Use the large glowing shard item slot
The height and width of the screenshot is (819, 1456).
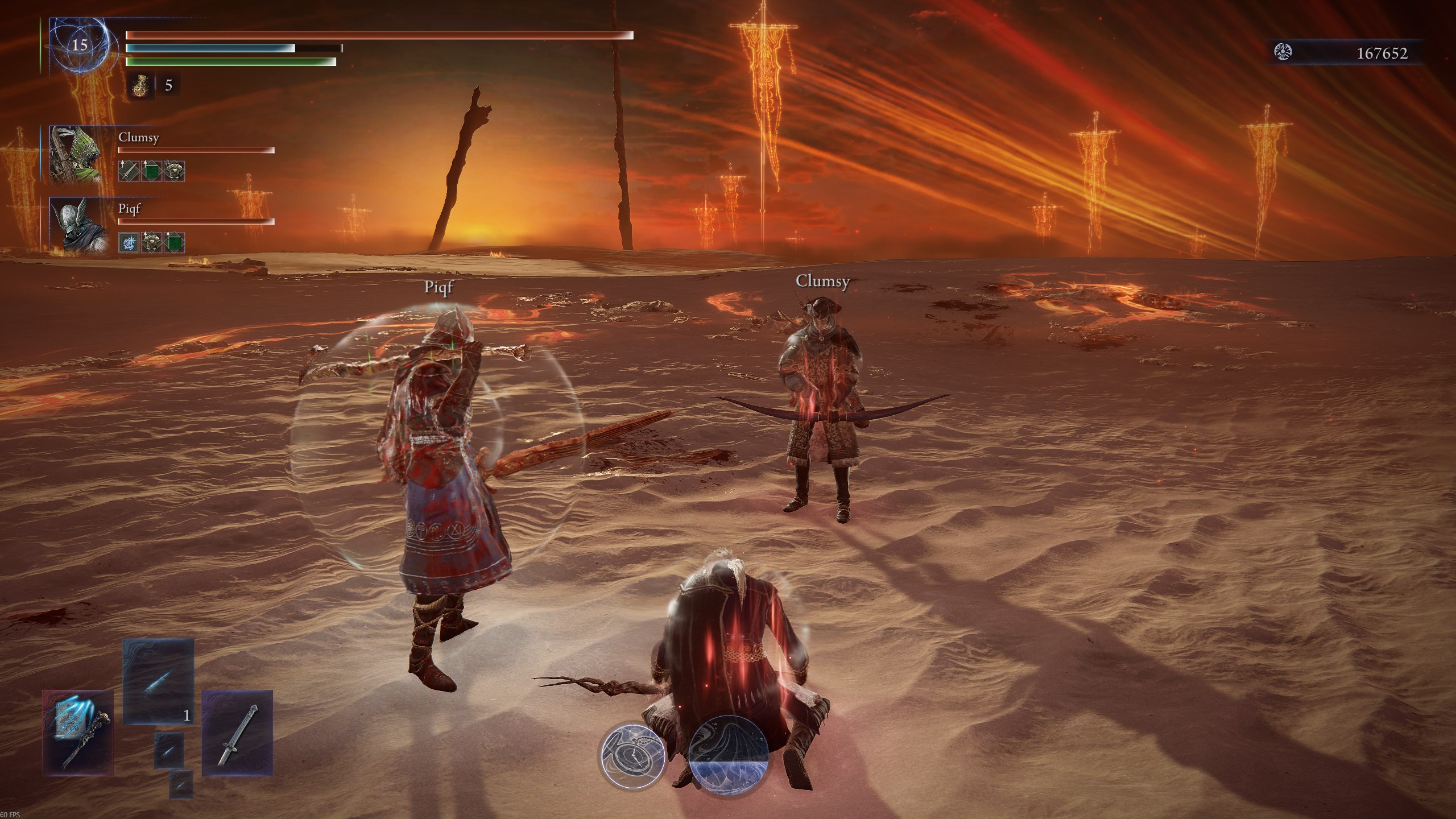[x=158, y=681]
